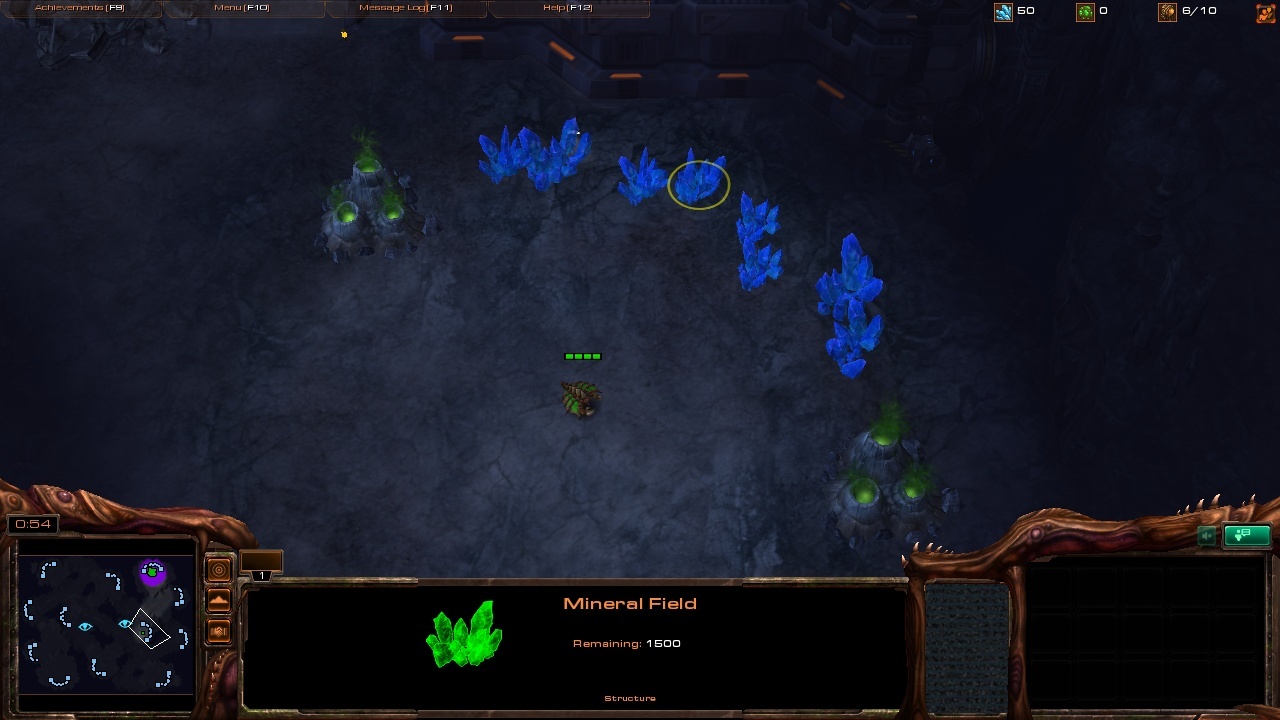Click the speaker sound icon

coord(1208,536)
